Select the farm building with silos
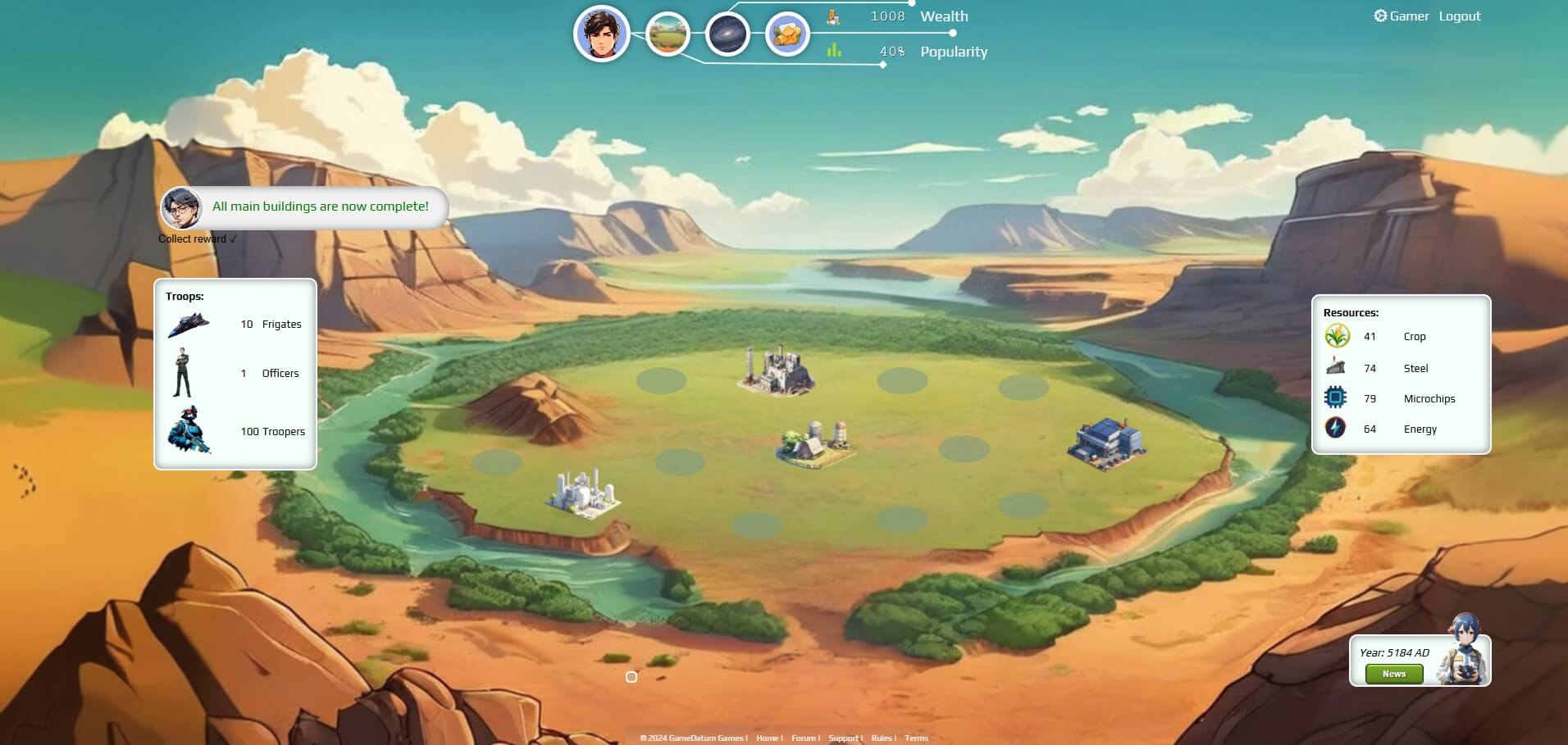The width and height of the screenshot is (1568, 745). coord(815,443)
